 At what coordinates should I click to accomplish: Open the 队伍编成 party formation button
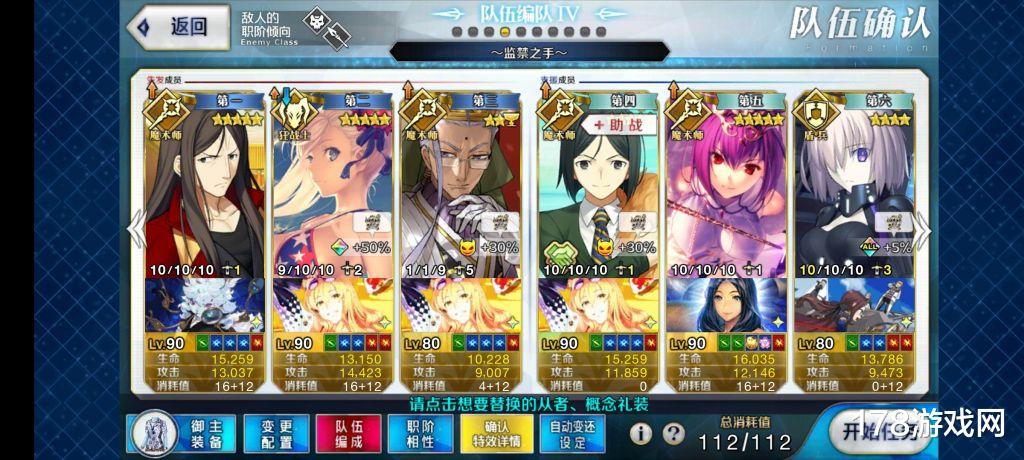(341, 434)
